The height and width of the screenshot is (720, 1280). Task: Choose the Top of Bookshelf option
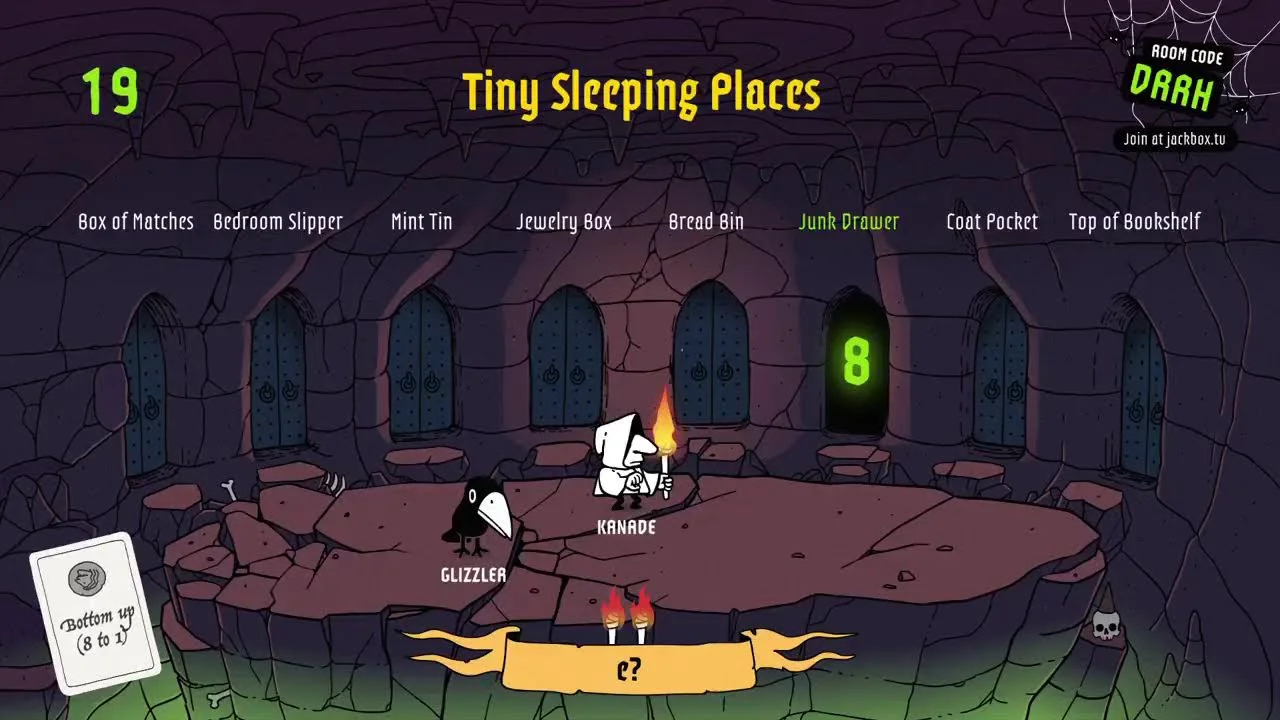click(x=1134, y=222)
